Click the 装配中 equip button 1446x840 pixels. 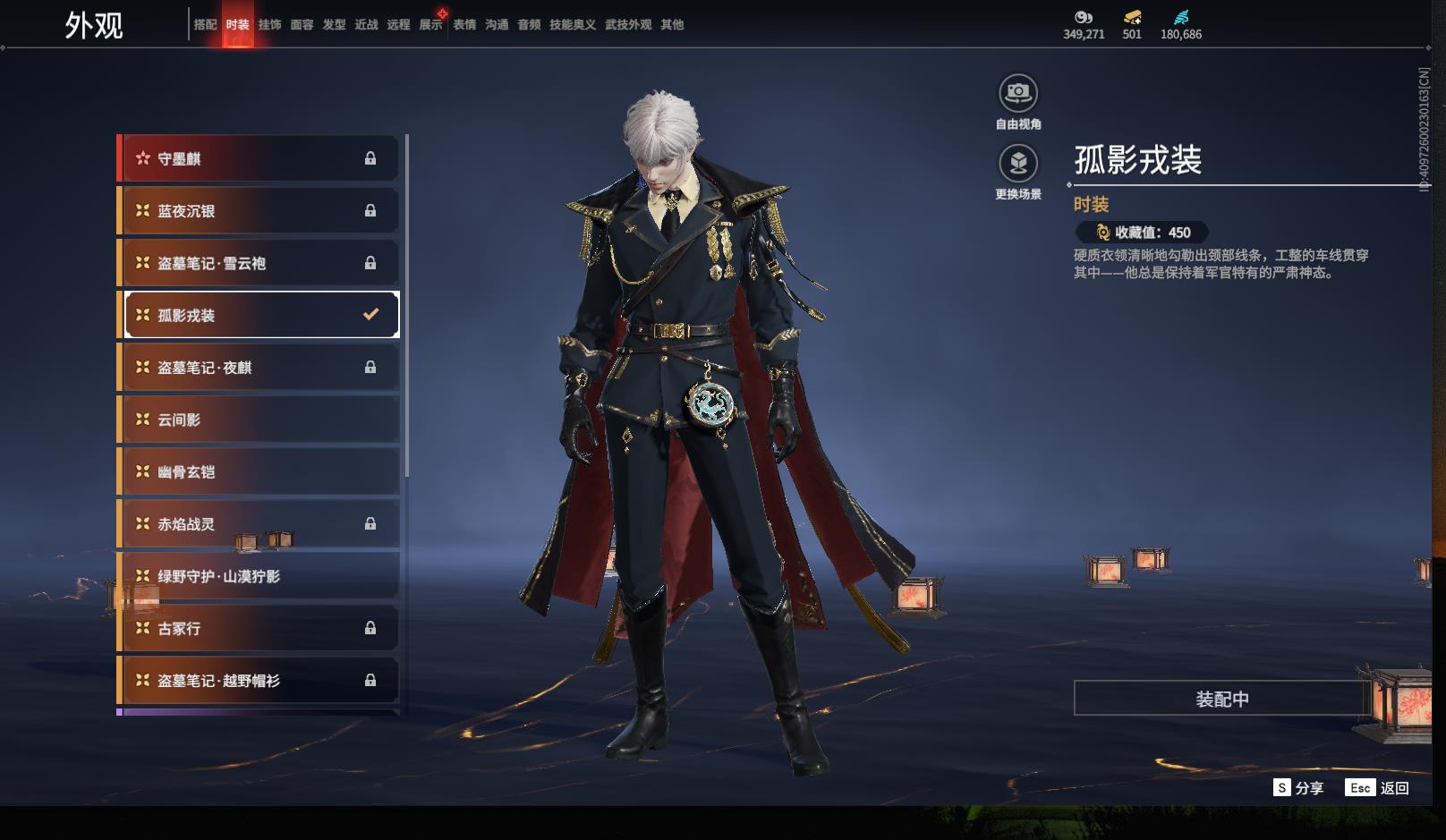pyautogui.click(x=1221, y=699)
